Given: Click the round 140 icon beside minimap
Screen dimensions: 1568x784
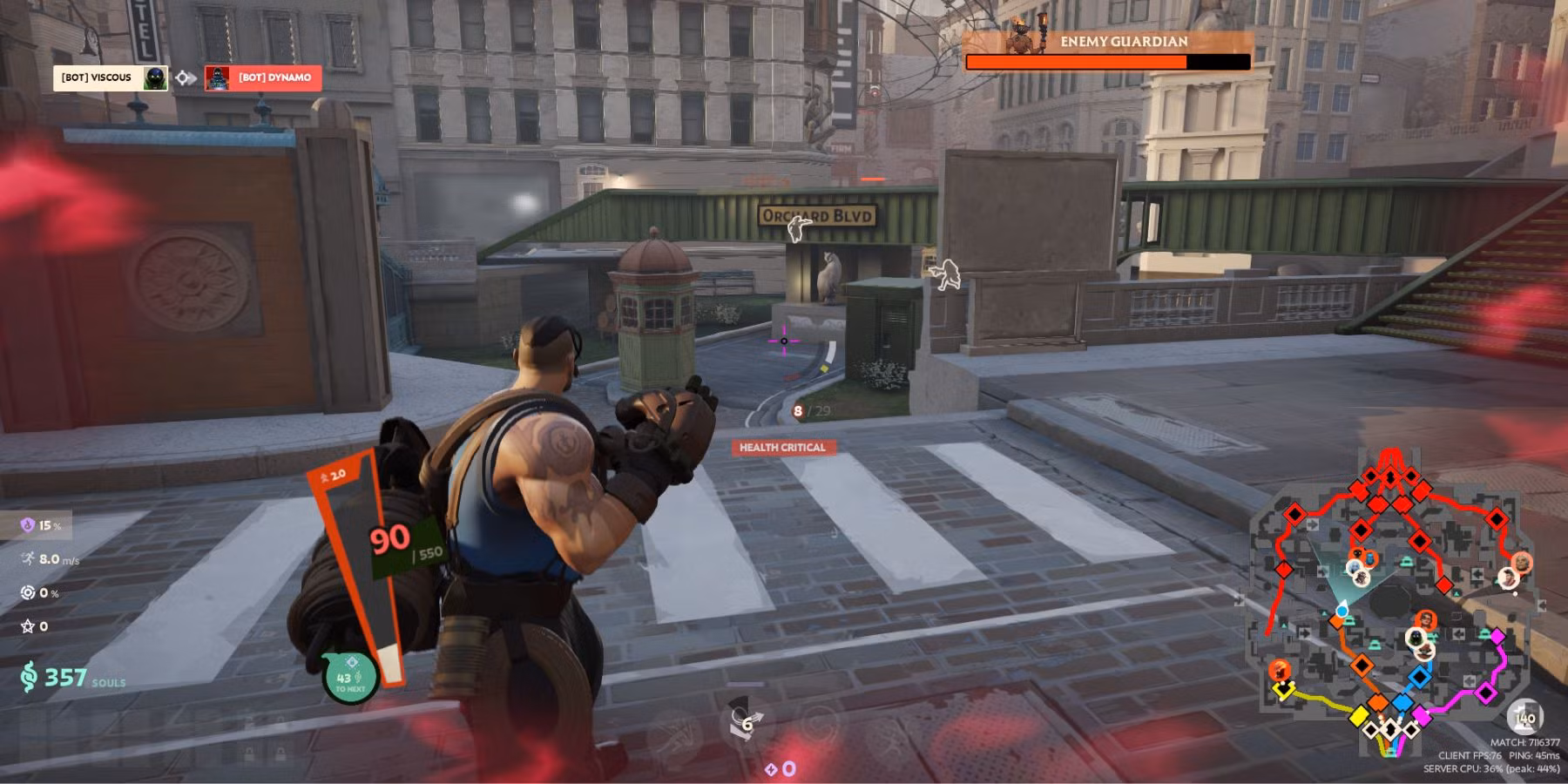Looking at the screenshot, I should pyautogui.click(x=1524, y=718).
